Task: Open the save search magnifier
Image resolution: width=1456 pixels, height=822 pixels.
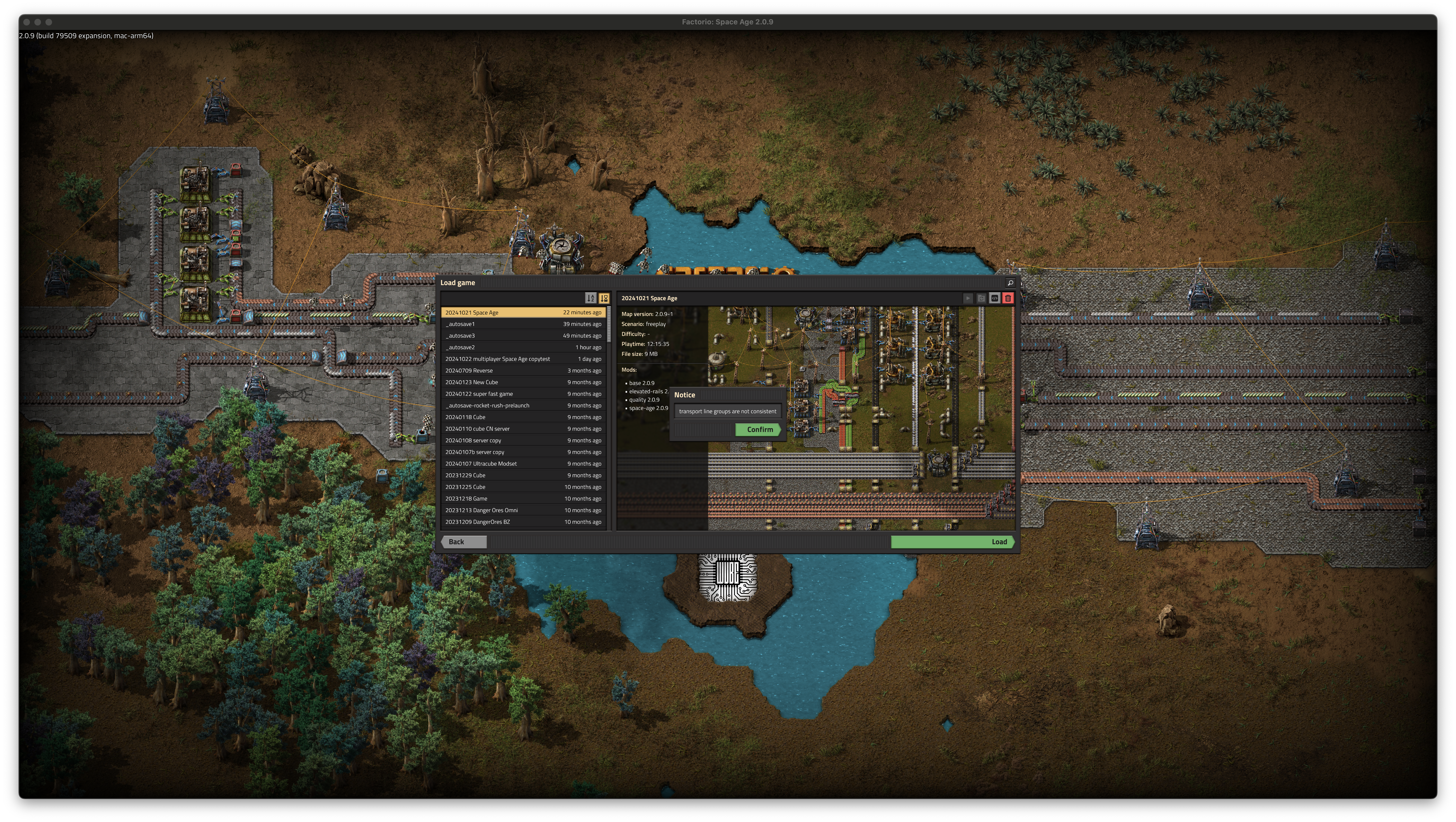Action: tap(1010, 283)
